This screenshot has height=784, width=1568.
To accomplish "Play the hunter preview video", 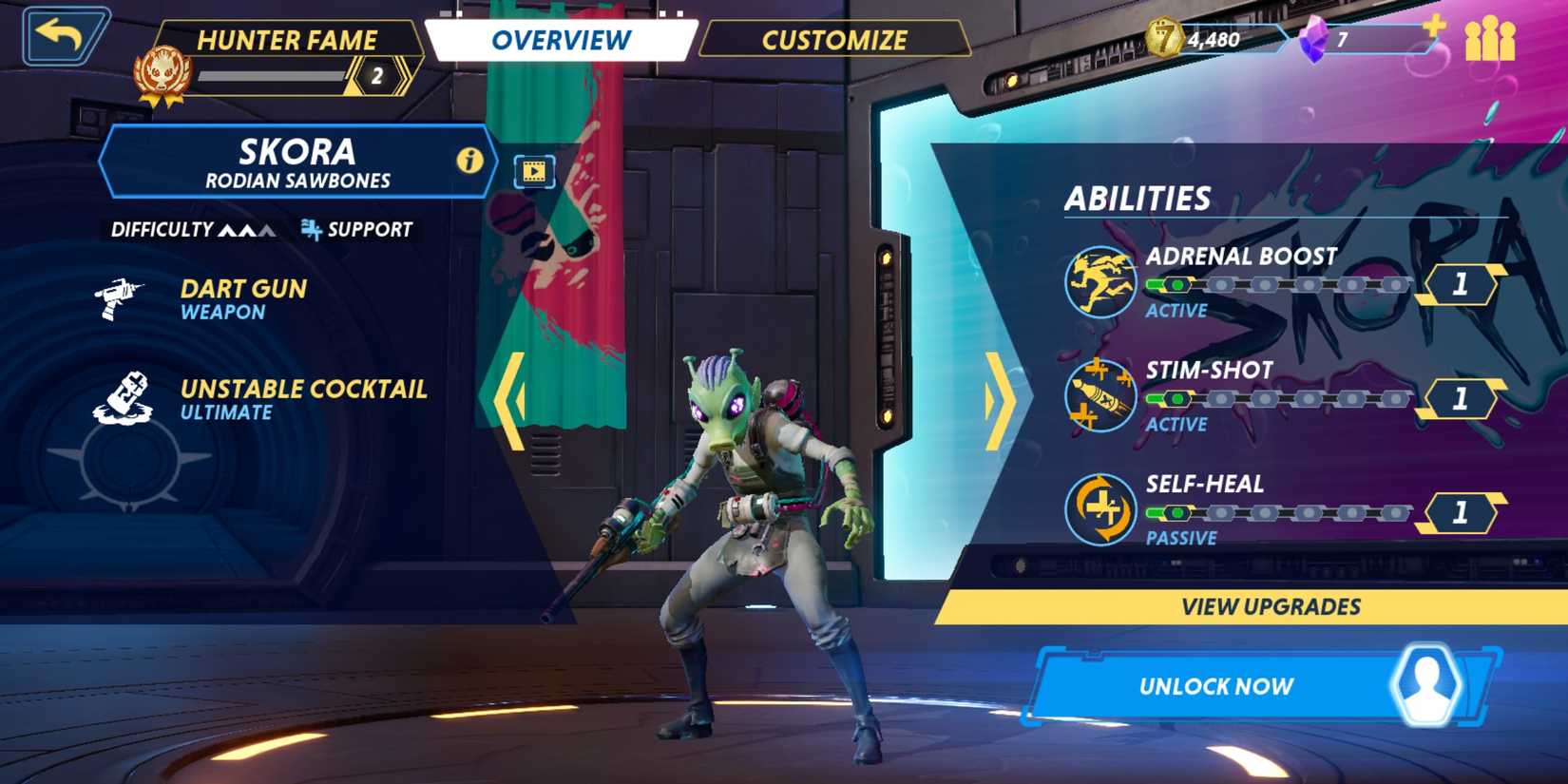I will 534,171.
